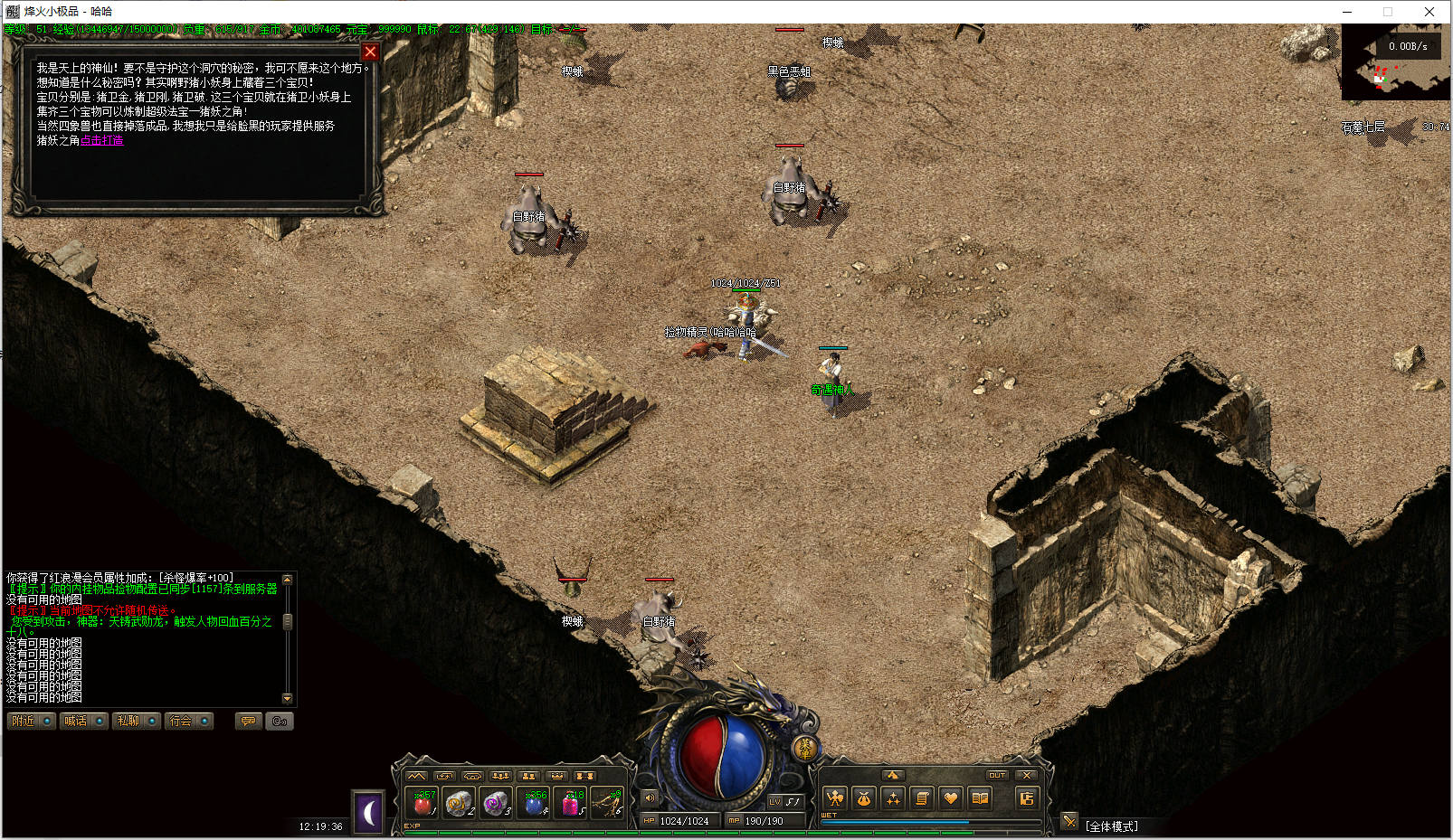Select the 私聊 private chat channel

pyautogui.click(x=137, y=721)
